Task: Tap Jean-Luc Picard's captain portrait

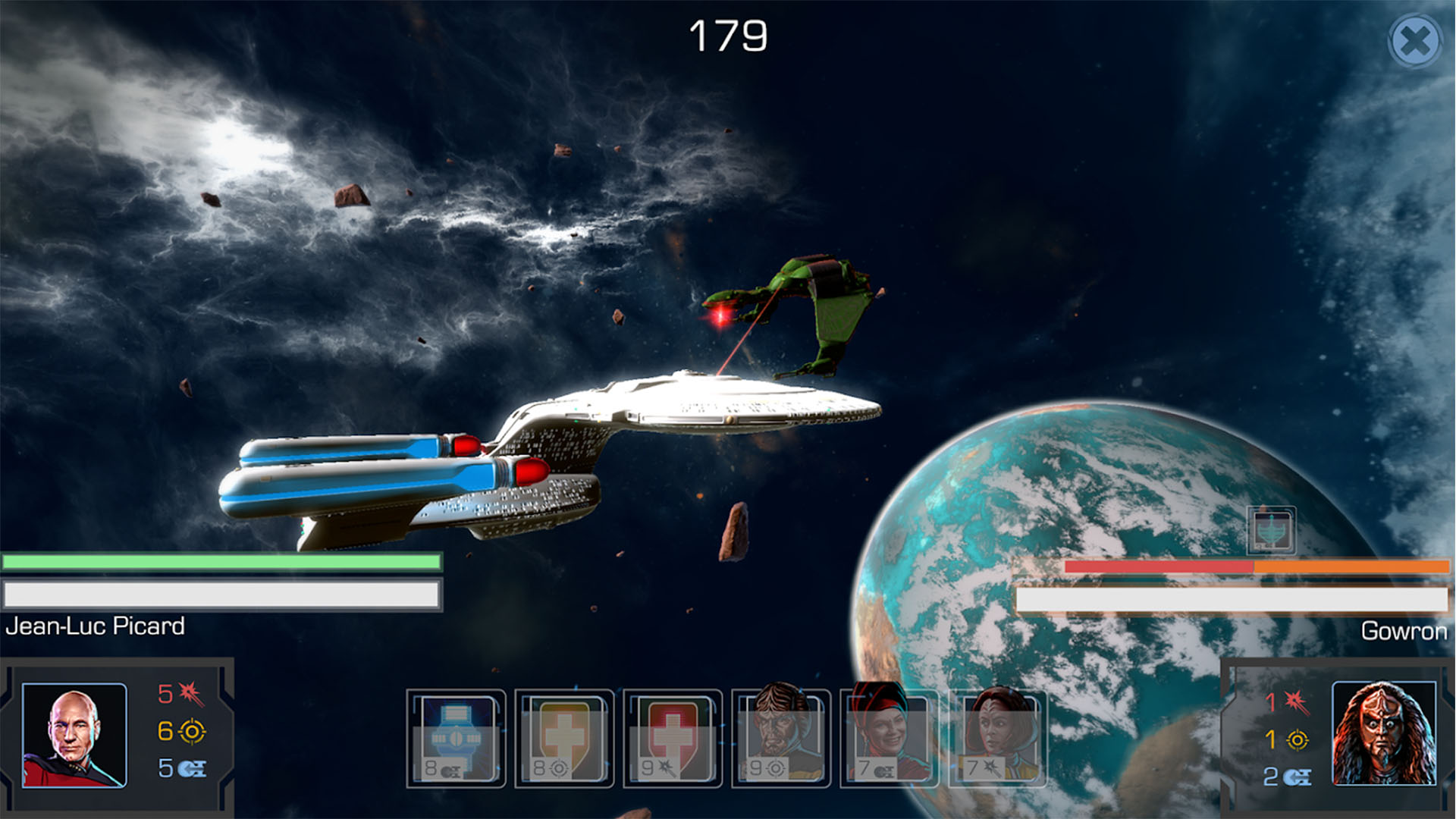Action: tap(74, 735)
